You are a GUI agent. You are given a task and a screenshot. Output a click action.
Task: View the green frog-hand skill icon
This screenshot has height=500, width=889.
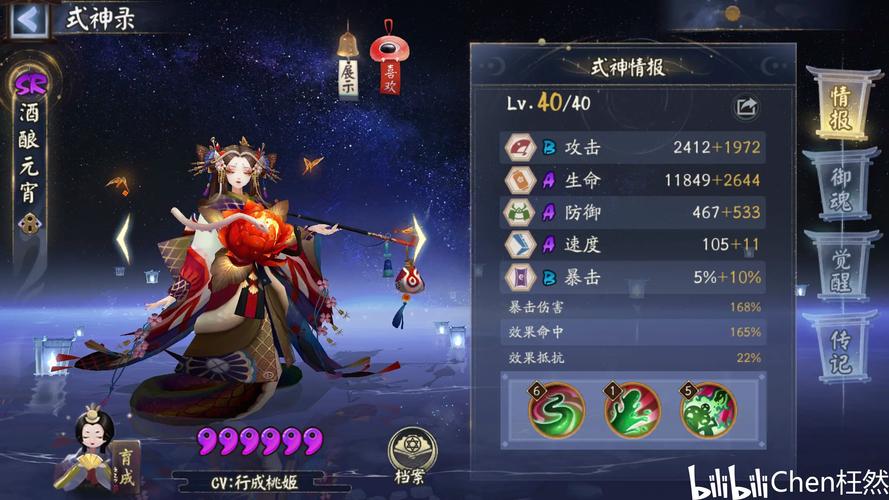point(632,411)
